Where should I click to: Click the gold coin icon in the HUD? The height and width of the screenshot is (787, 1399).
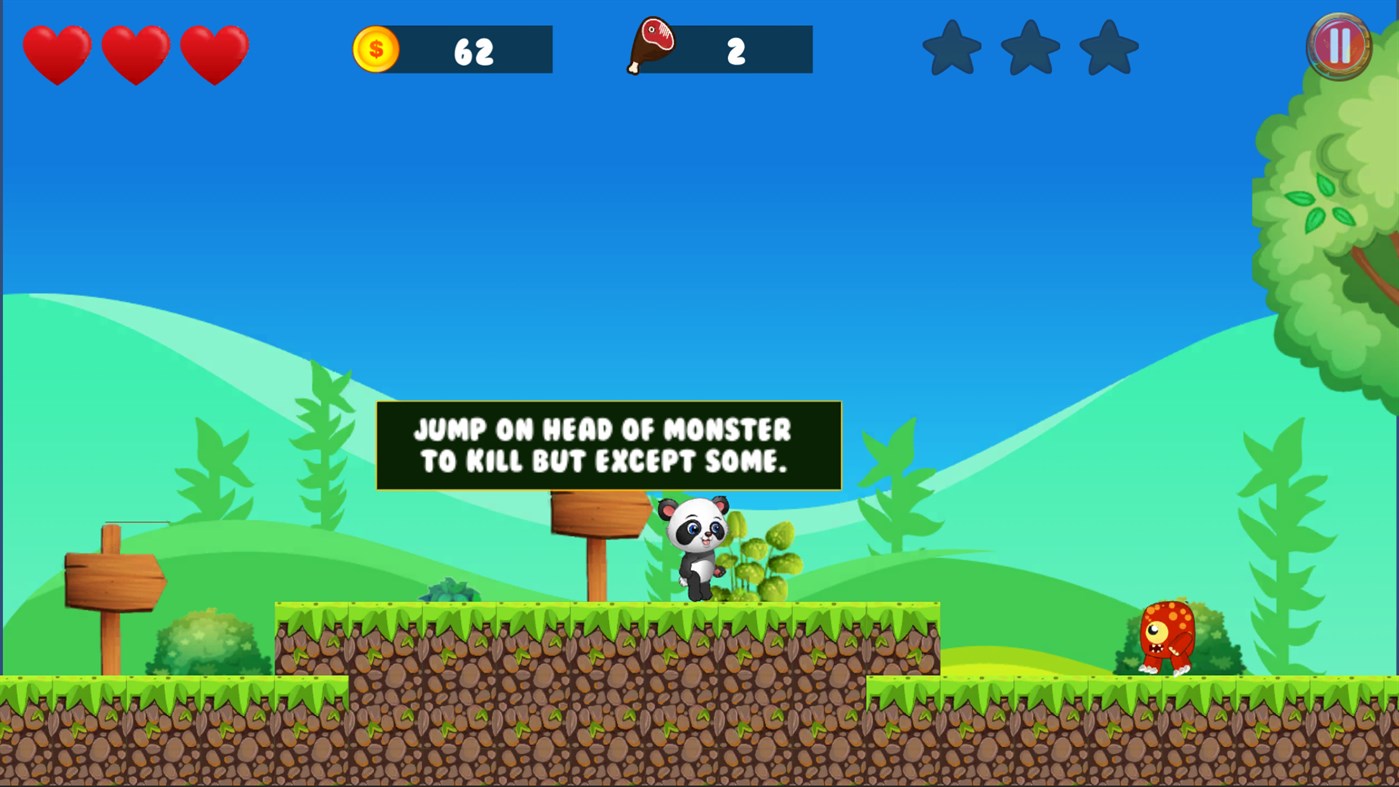tap(375, 48)
